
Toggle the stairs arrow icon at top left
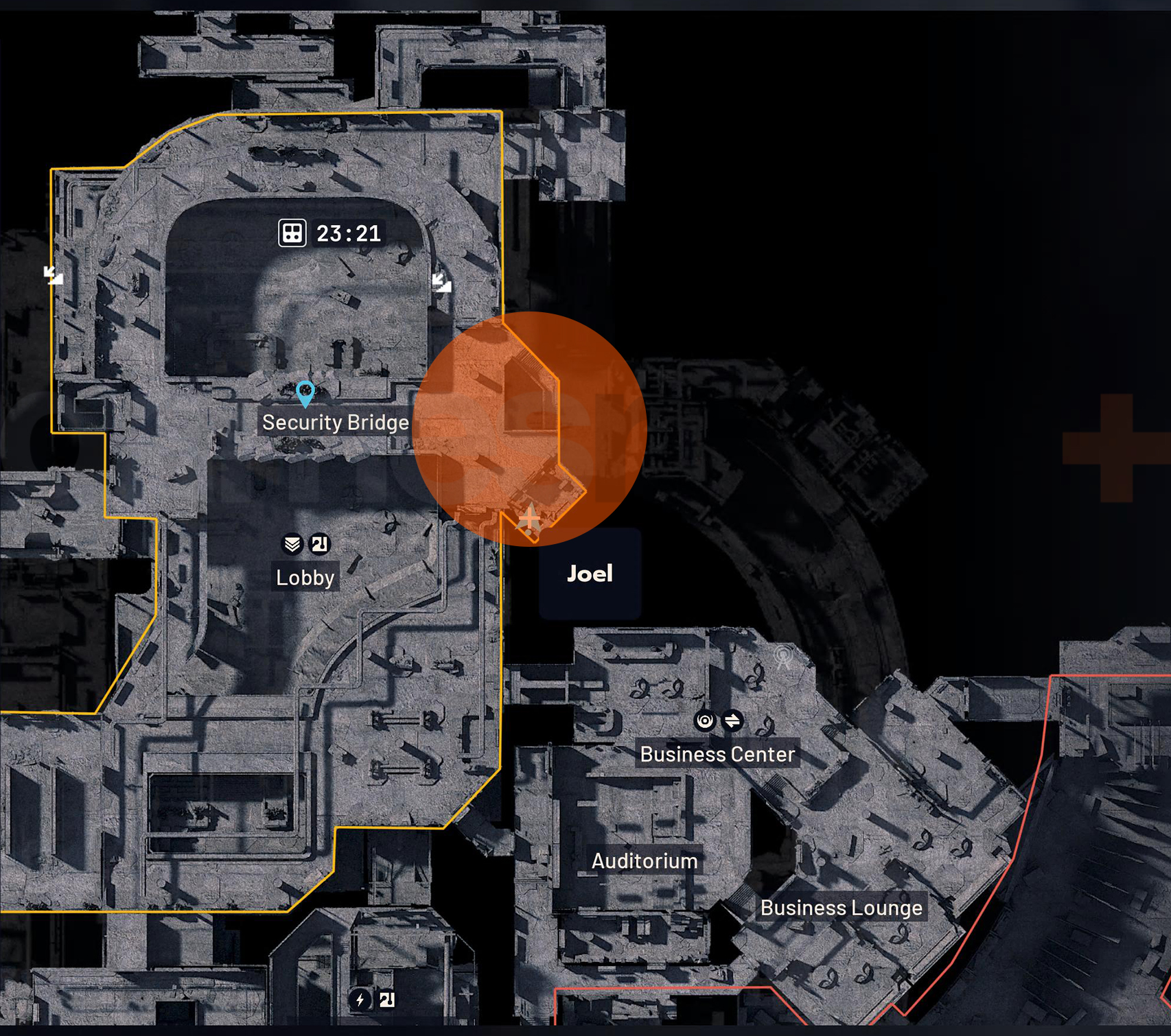tap(52, 275)
